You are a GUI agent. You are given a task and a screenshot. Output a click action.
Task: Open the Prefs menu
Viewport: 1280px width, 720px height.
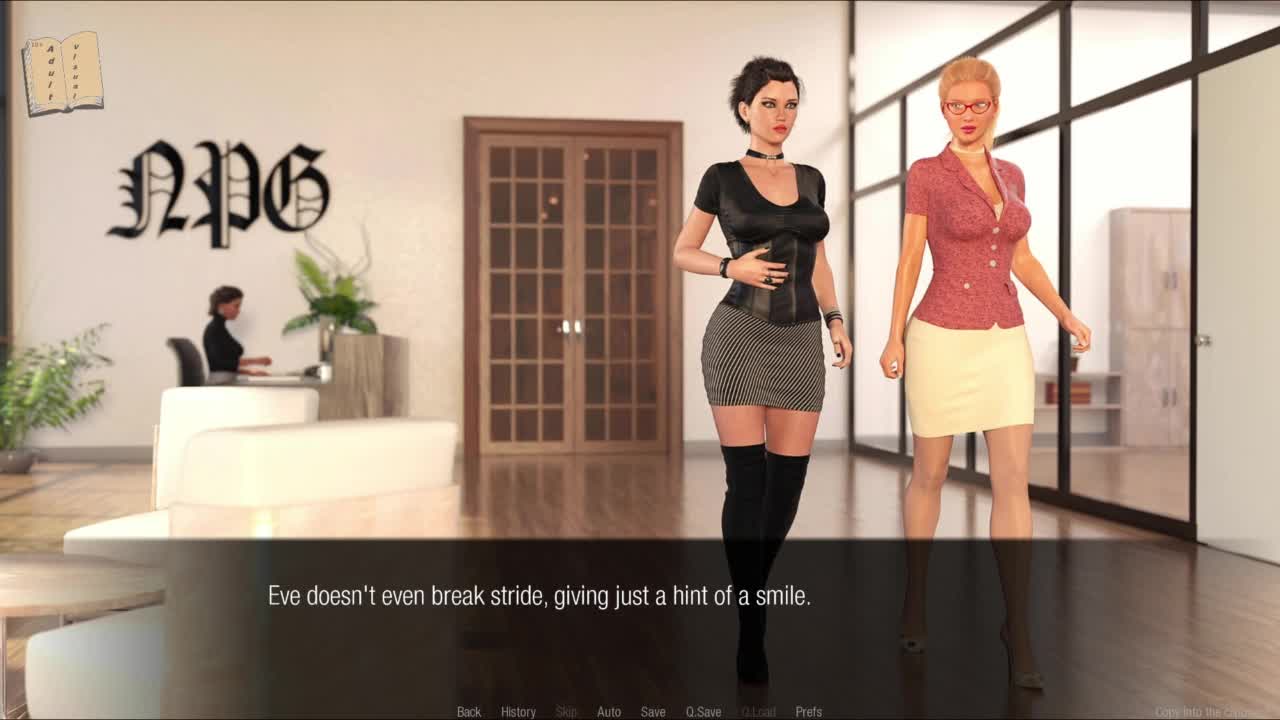coord(809,711)
